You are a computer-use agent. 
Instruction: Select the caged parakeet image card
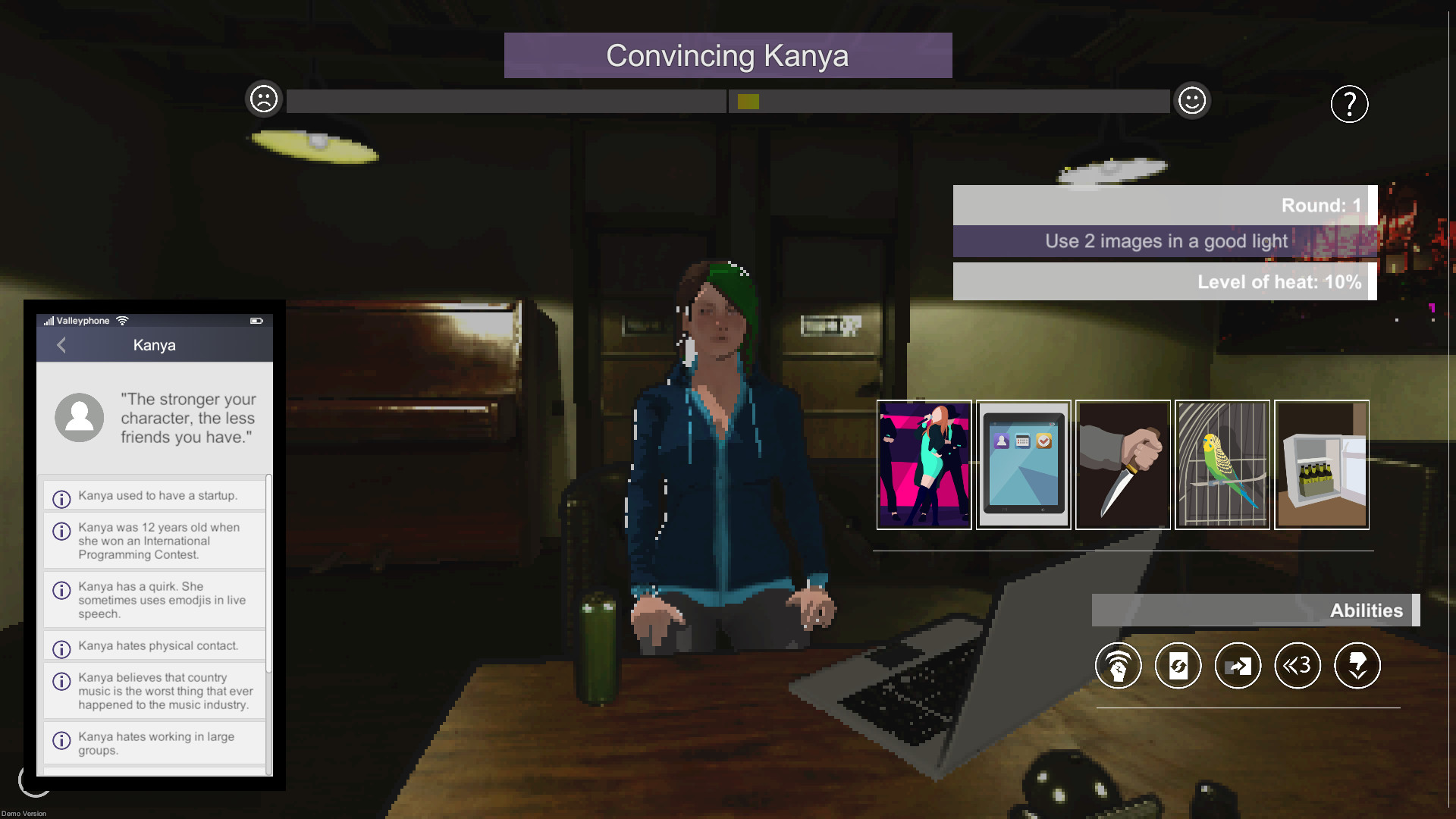coord(1222,464)
